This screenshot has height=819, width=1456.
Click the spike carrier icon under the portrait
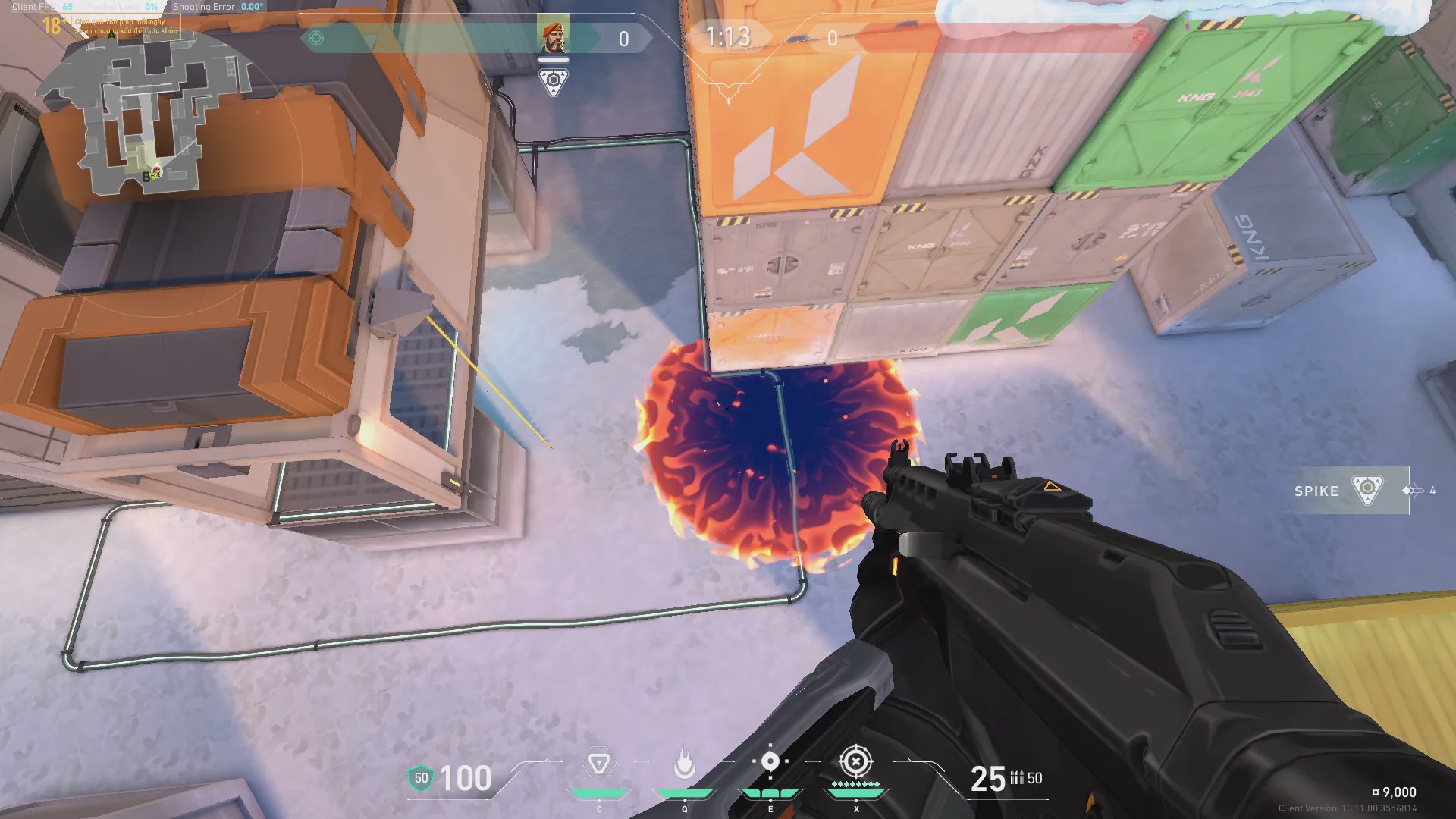554,81
